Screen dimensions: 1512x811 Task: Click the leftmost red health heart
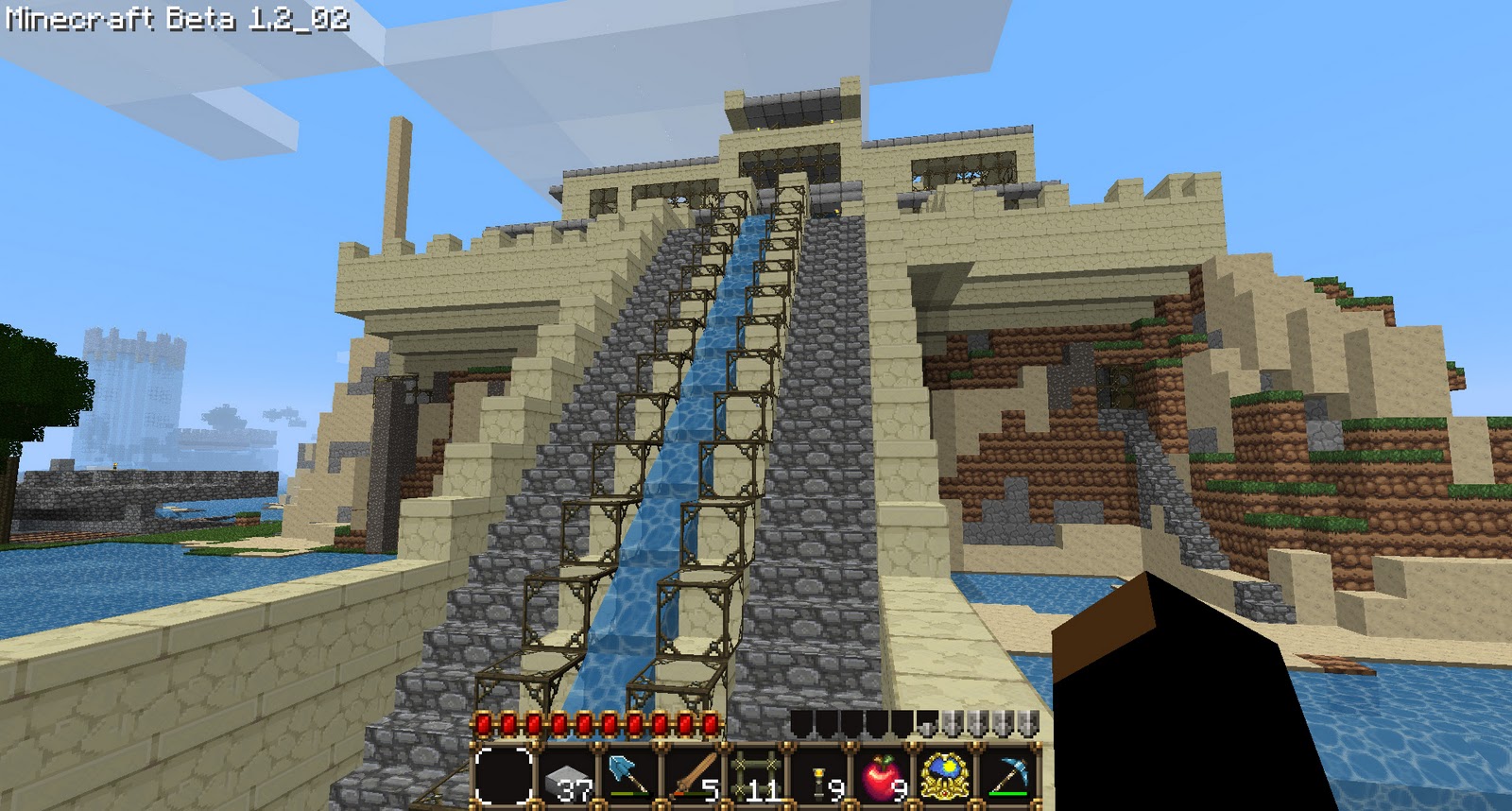point(482,725)
